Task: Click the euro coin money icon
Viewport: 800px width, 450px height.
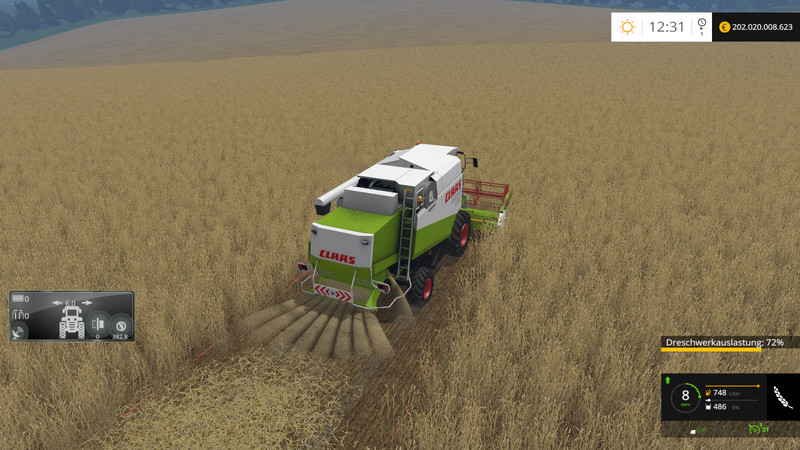Action: [723, 27]
